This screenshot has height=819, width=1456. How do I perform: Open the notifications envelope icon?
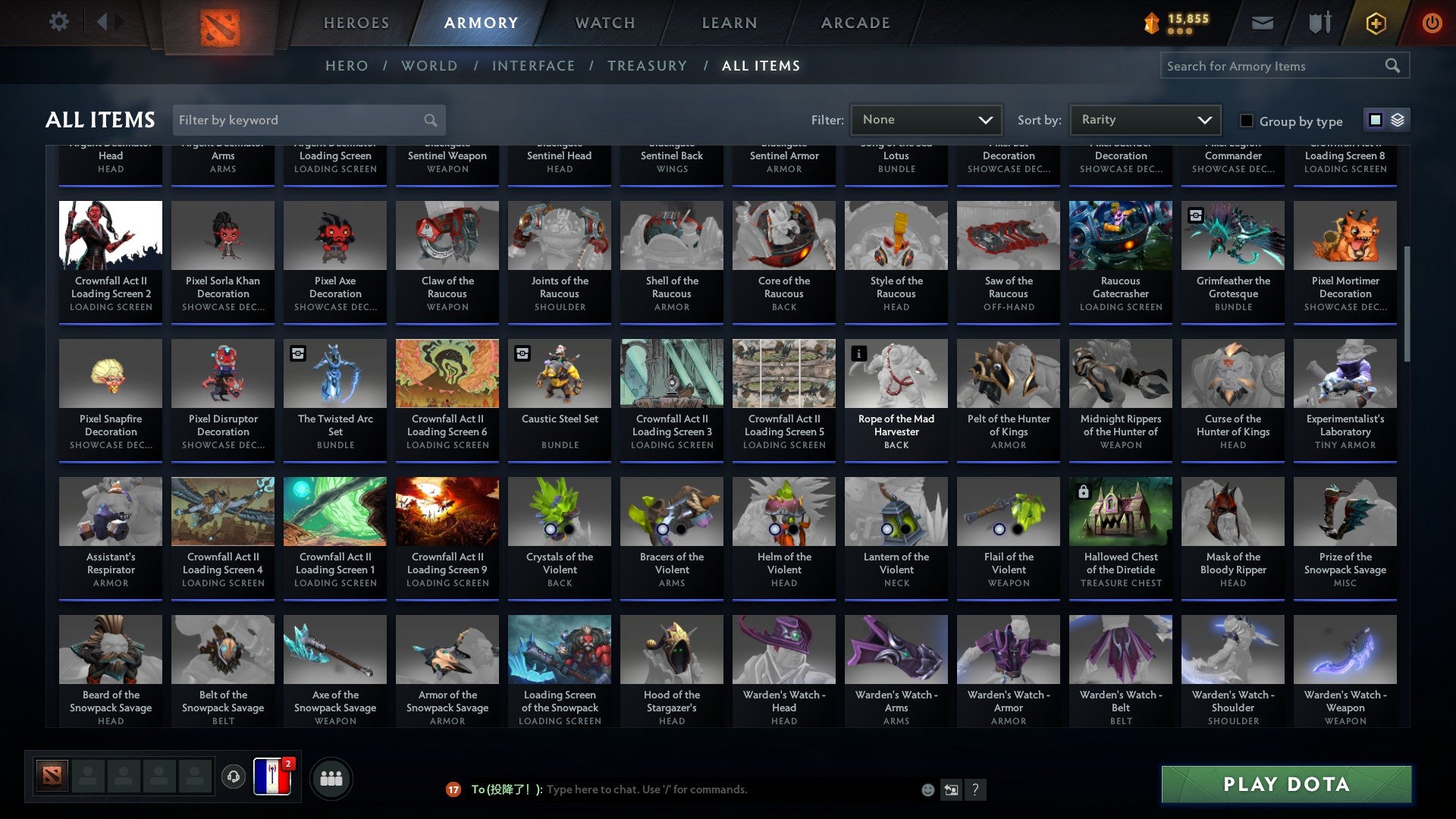click(x=1261, y=22)
